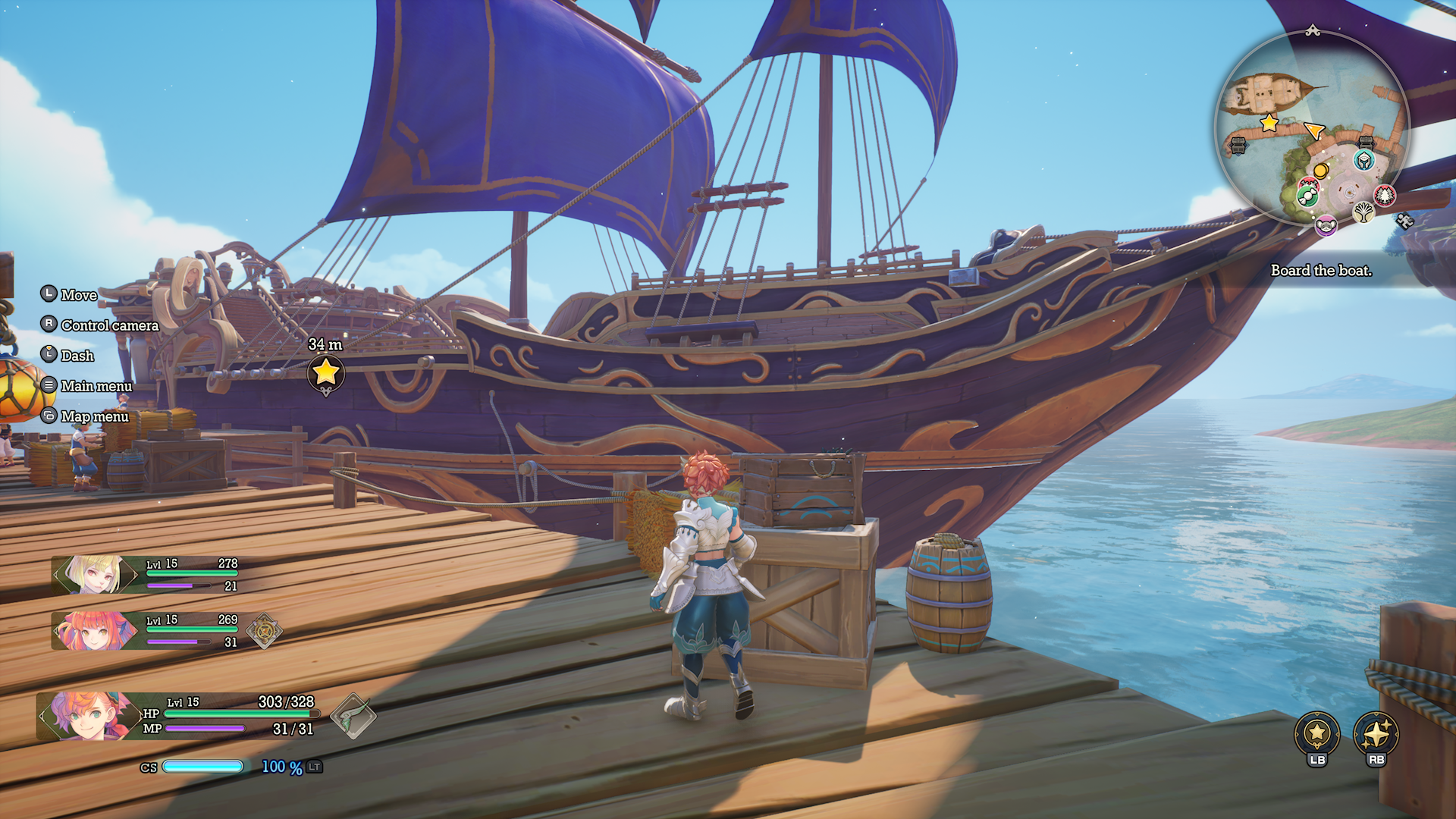
Task: Click the green candy shop marker on minimap
Action: 1307,194
